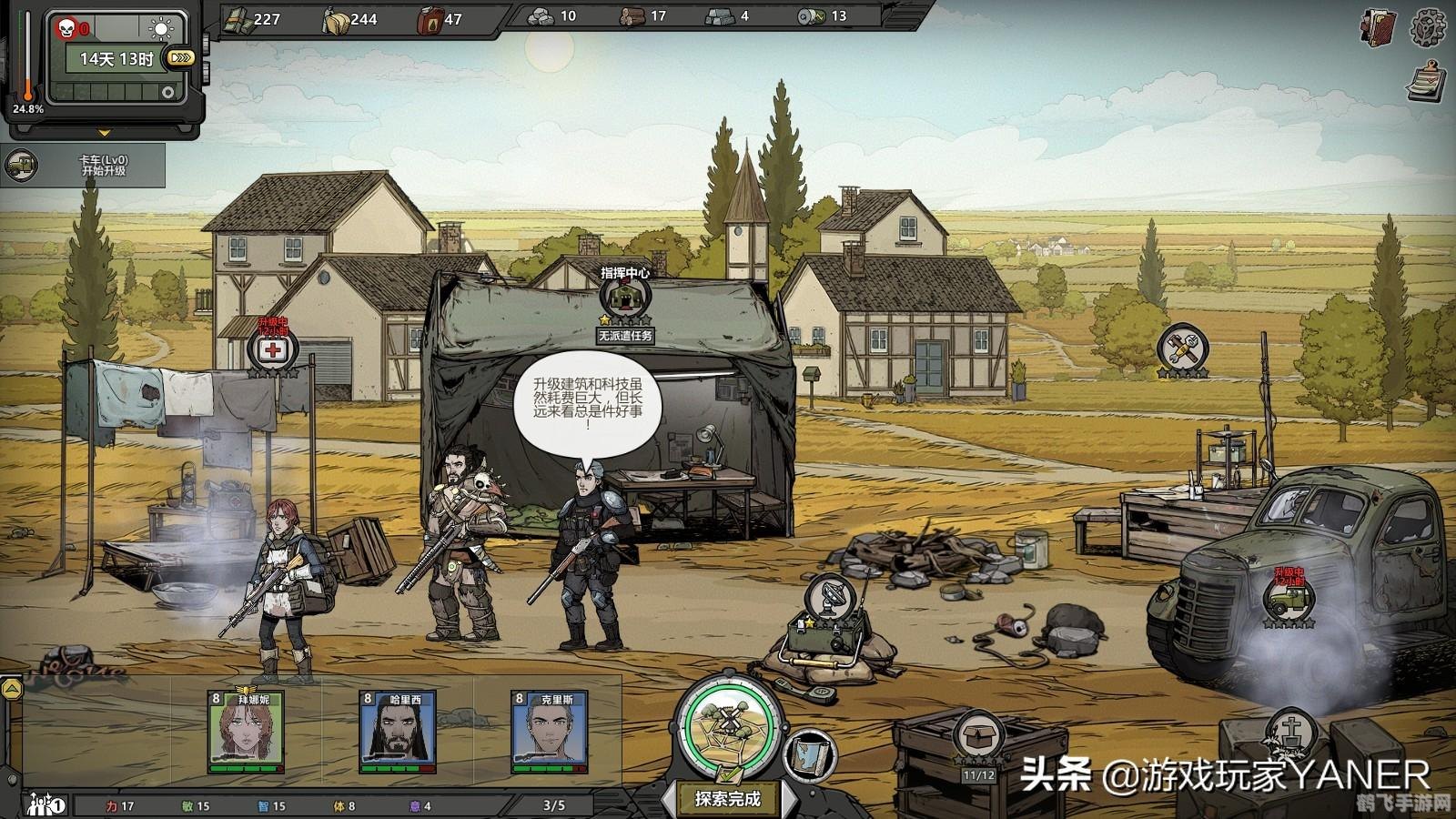Open the journal book icon at top right
1456x819 pixels.
tap(1377, 27)
